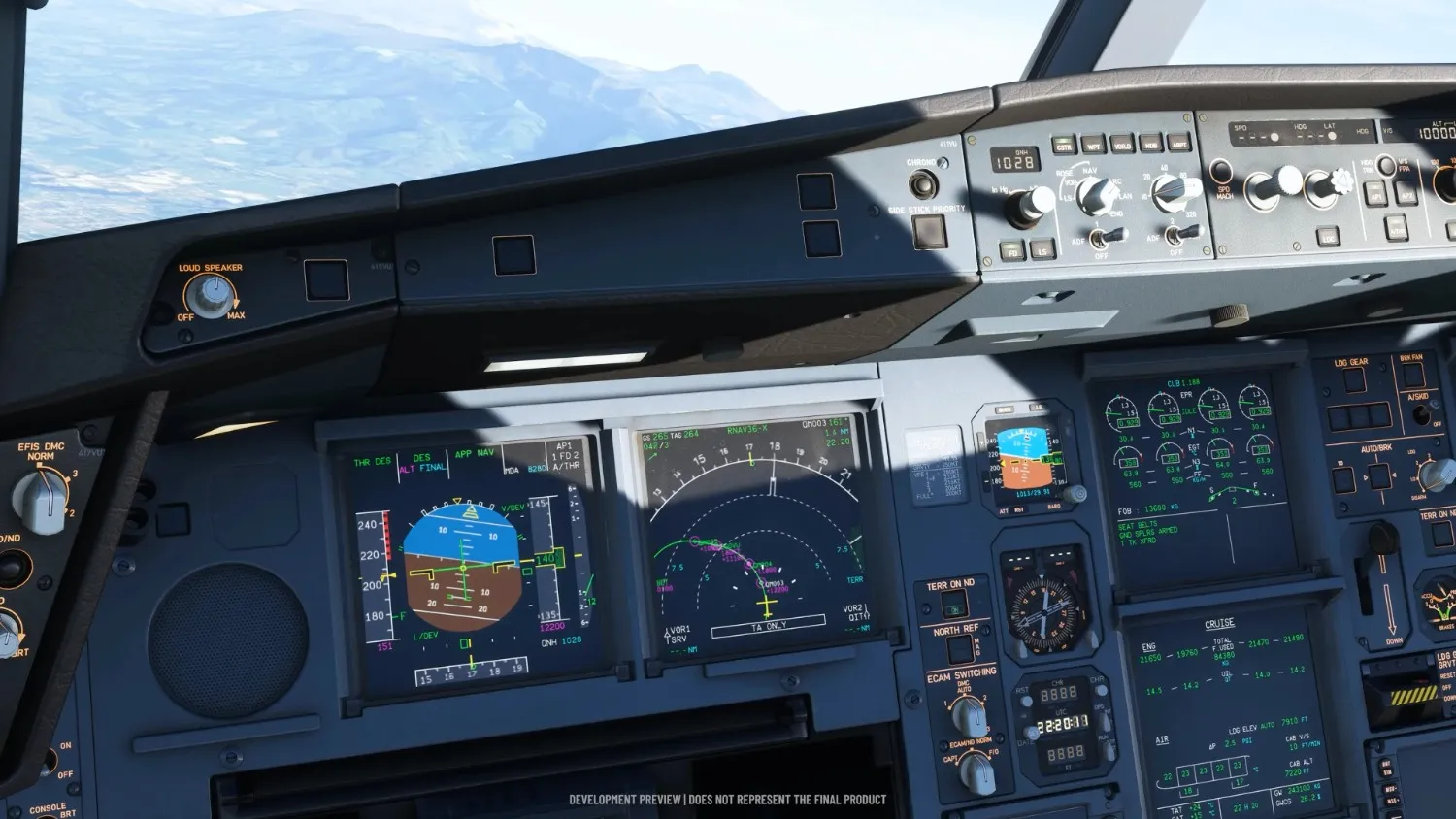Image resolution: width=1456 pixels, height=819 pixels.
Task: Toggle the A/THR autothrust button
Action: [x=1397, y=228]
